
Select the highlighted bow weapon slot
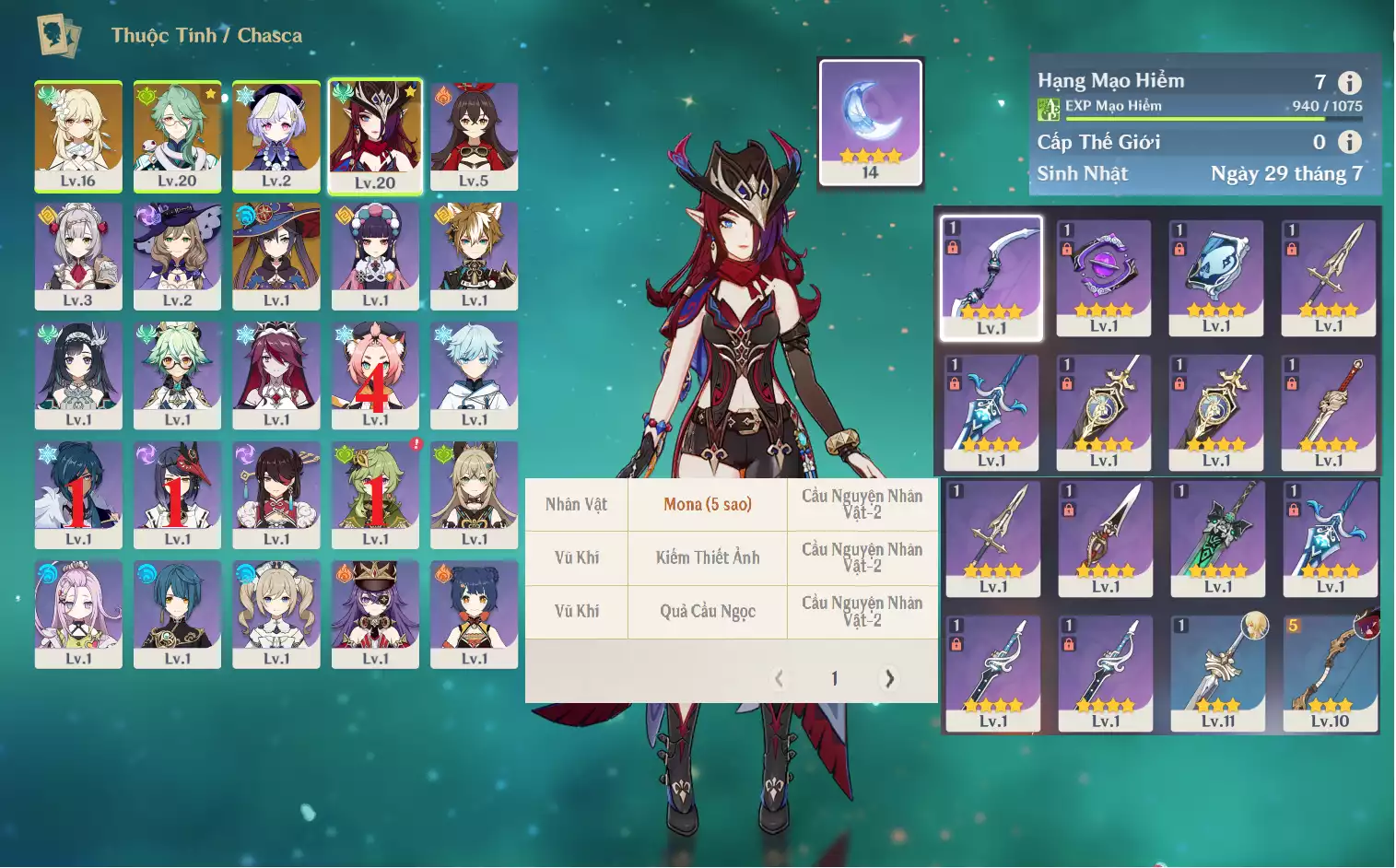(x=991, y=277)
